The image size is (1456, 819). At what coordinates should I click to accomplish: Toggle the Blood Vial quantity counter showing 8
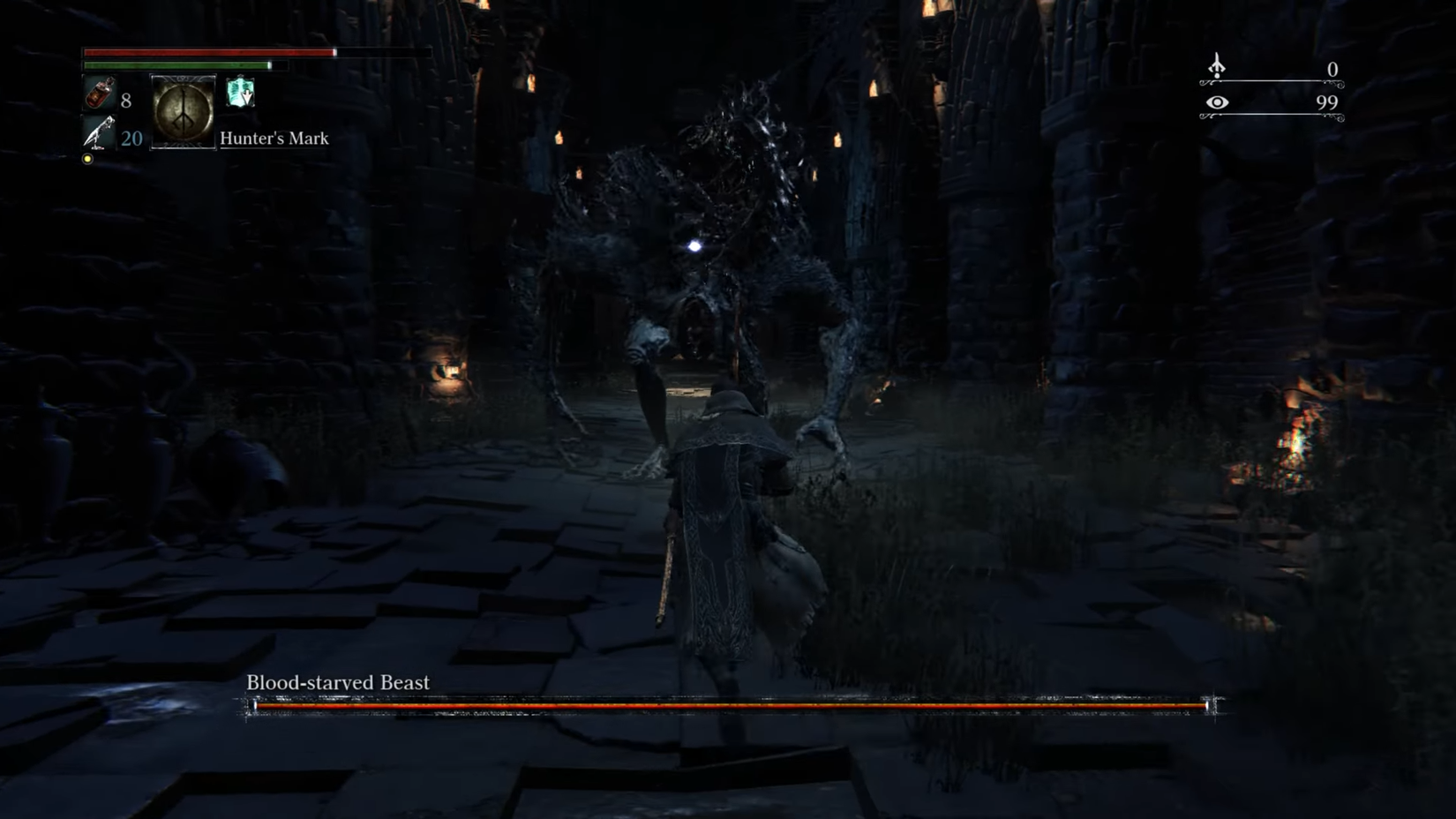click(126, 101)
